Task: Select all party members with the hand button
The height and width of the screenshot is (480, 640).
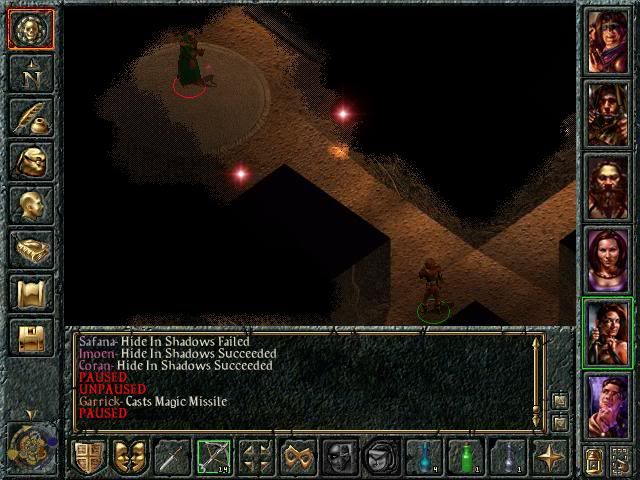Action: point(621,459)
